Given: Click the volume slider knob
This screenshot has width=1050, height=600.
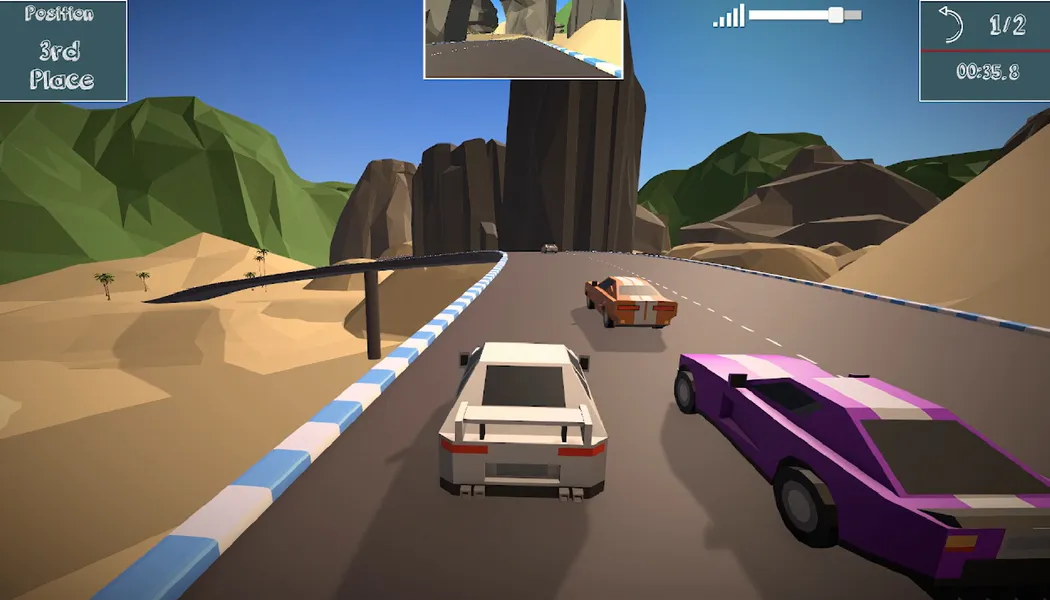Looking at the screenshot, I should [x=836, y=15].
